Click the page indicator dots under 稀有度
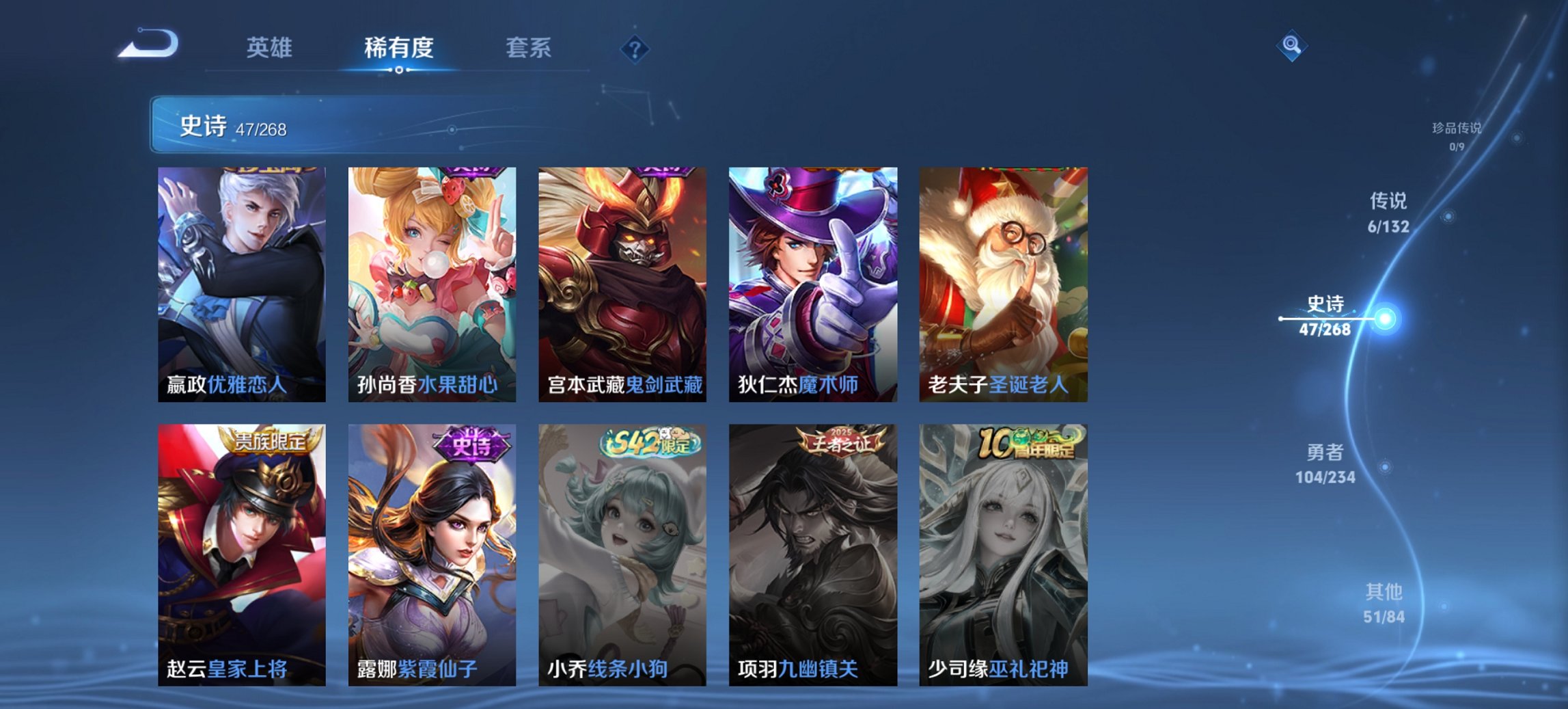Image resolution: width=1568 pixels, height=709 pixels. (399, 69)
